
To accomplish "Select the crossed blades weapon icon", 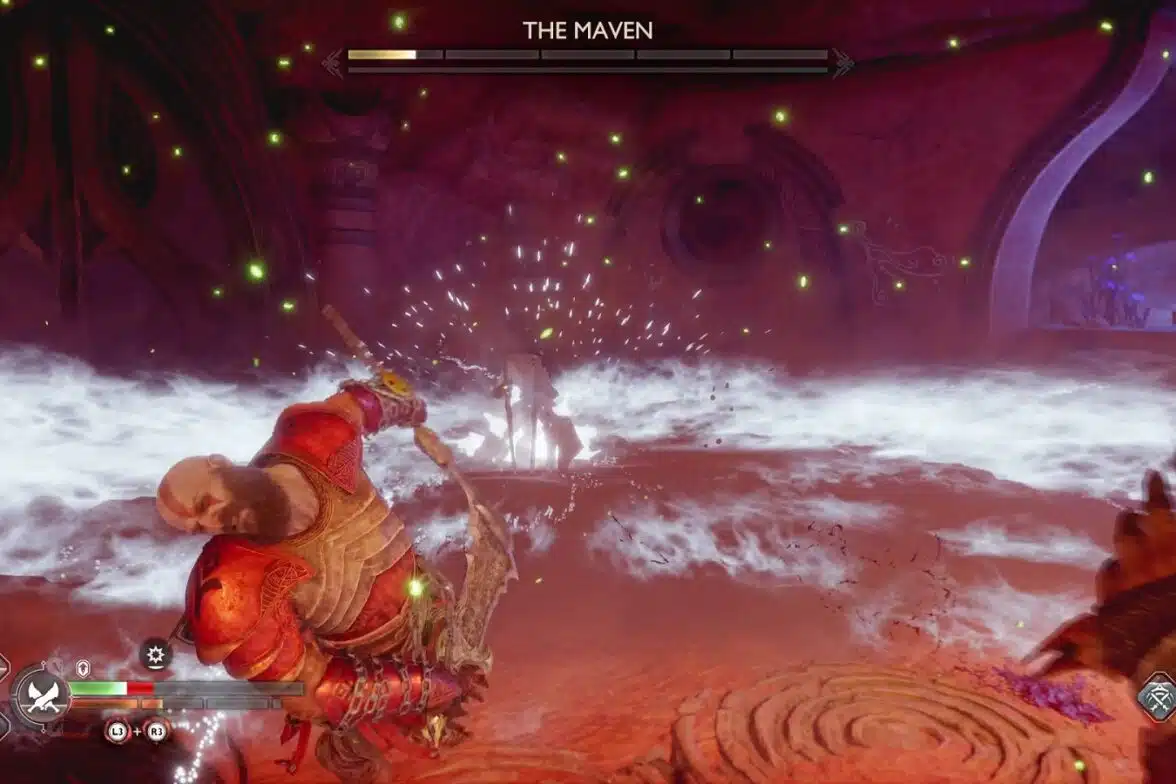I will (41, 695).
